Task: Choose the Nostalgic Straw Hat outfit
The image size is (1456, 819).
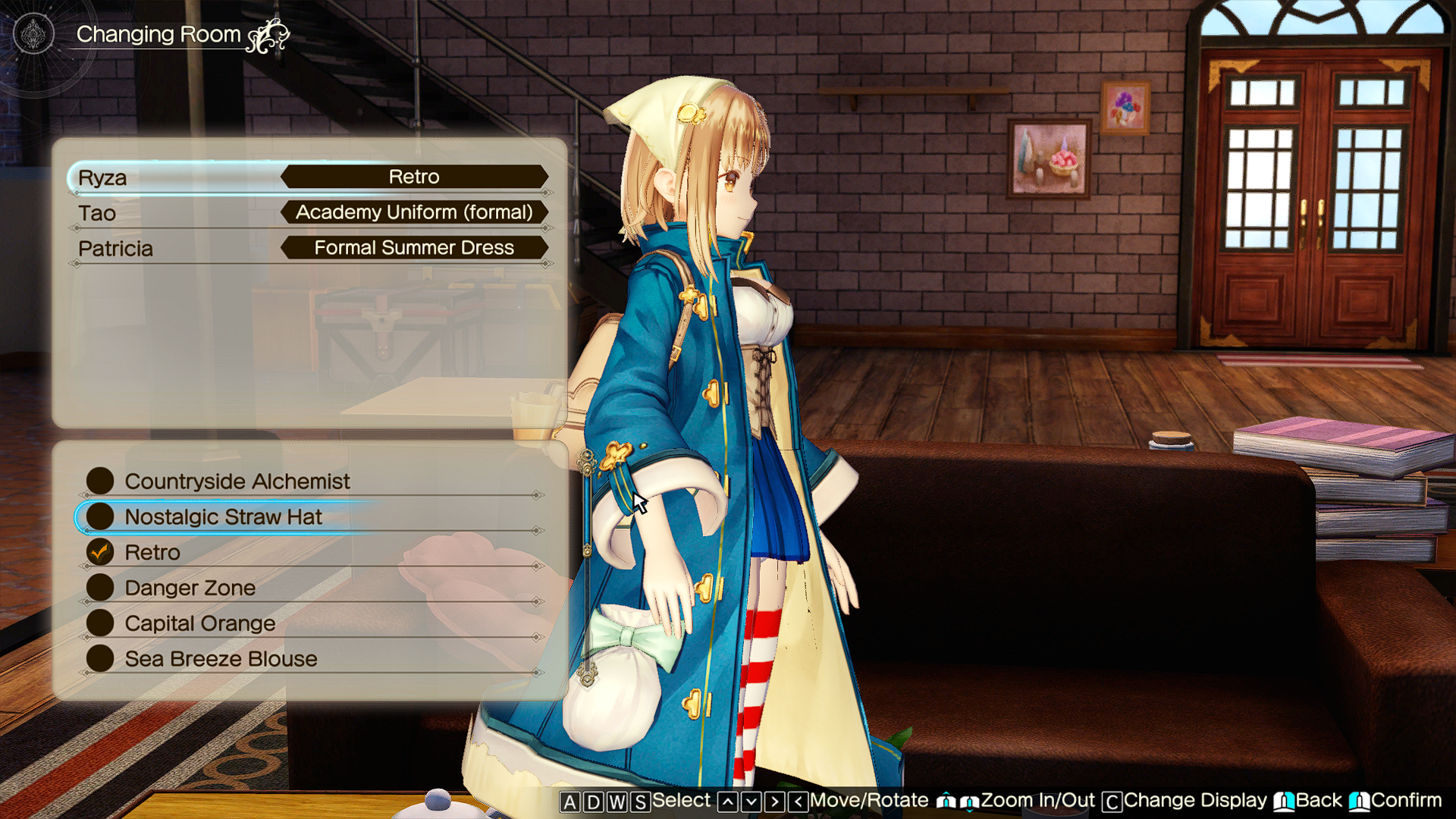Action: 223,517
